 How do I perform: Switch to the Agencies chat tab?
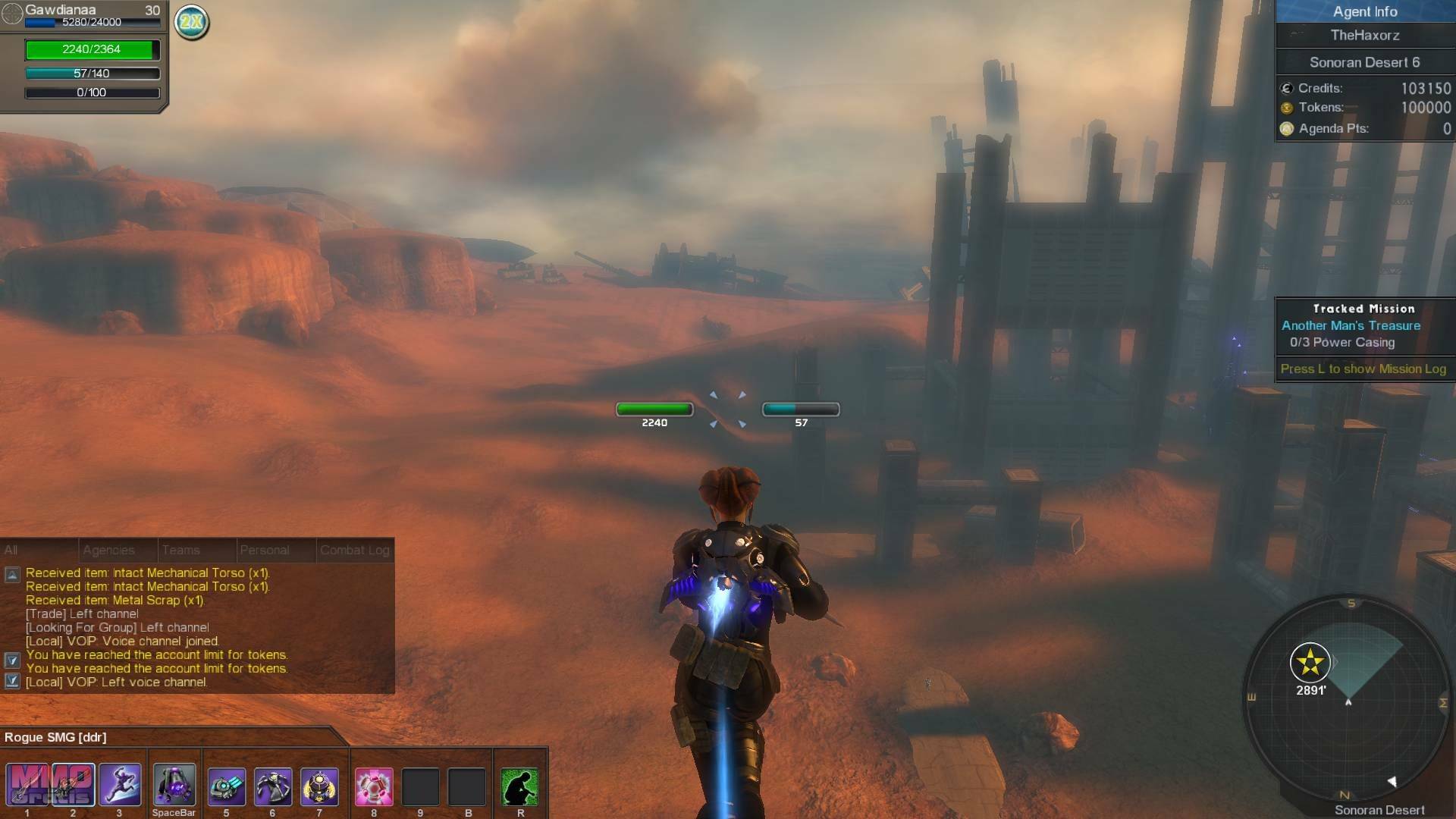[108, 551]
